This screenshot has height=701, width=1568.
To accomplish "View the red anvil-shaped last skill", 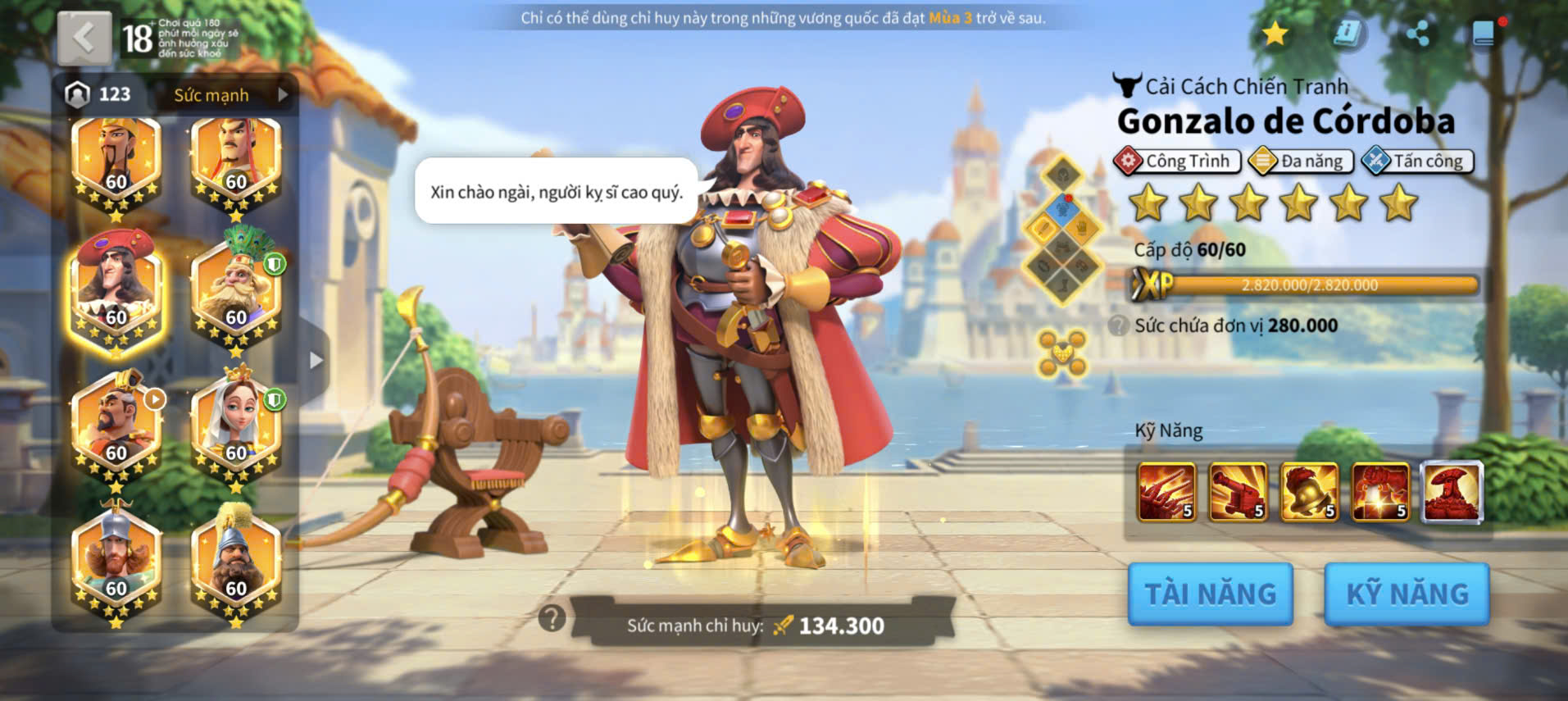I will pyautogui.click(x=1452, y=492).
